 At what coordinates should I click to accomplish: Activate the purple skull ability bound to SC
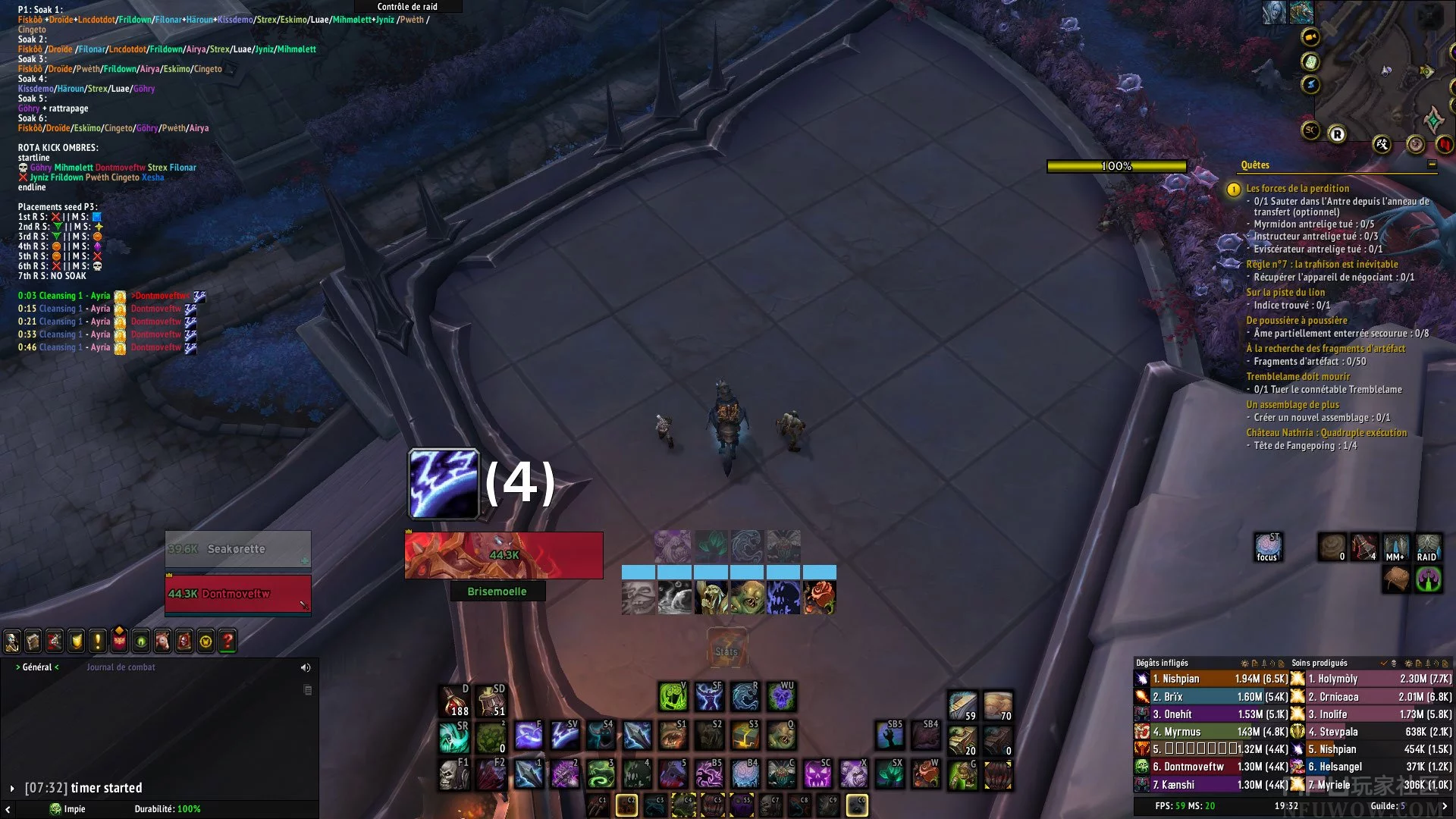pos(817,773)
